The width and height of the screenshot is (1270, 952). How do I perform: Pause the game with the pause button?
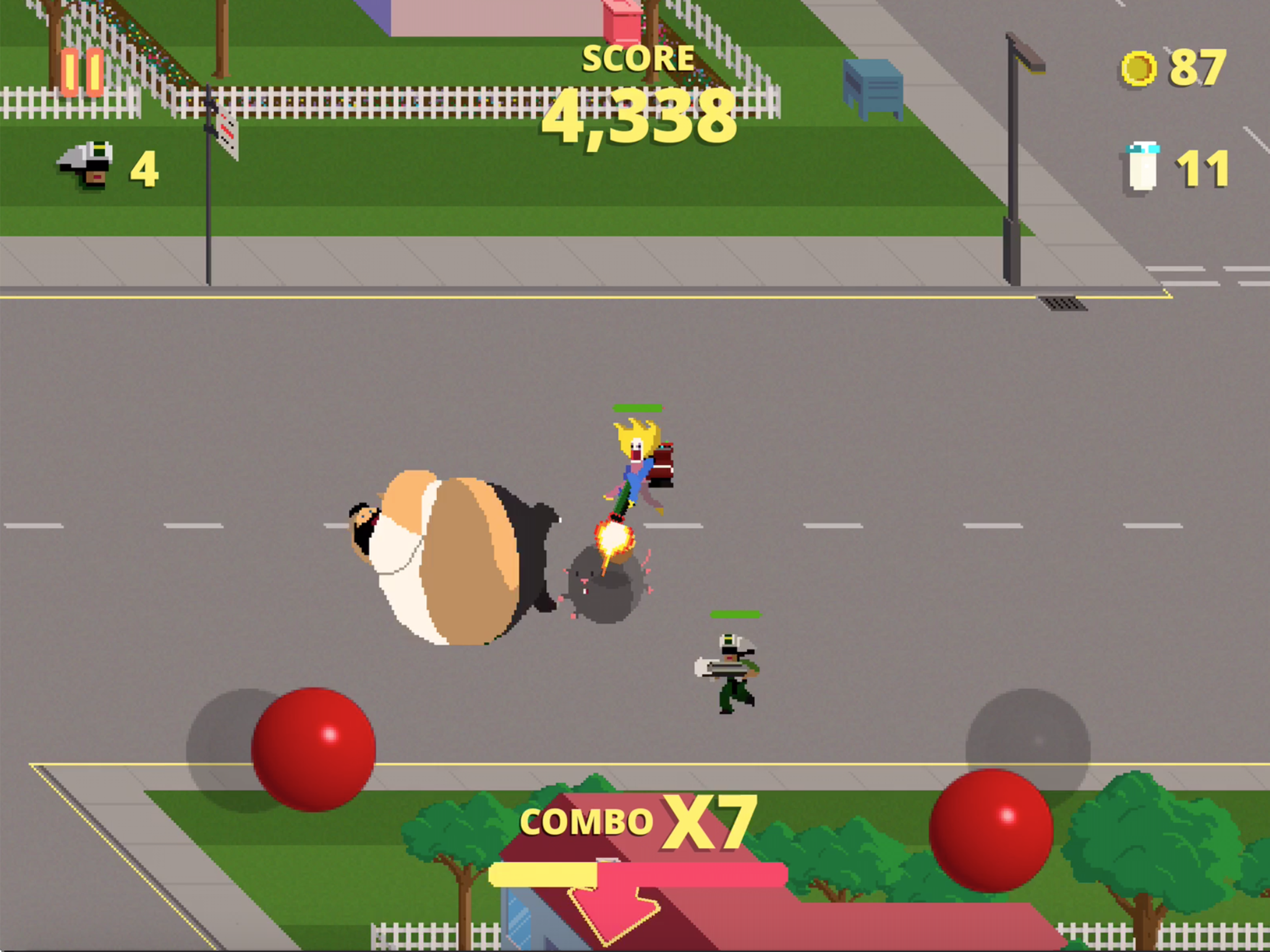pos(82,72)
